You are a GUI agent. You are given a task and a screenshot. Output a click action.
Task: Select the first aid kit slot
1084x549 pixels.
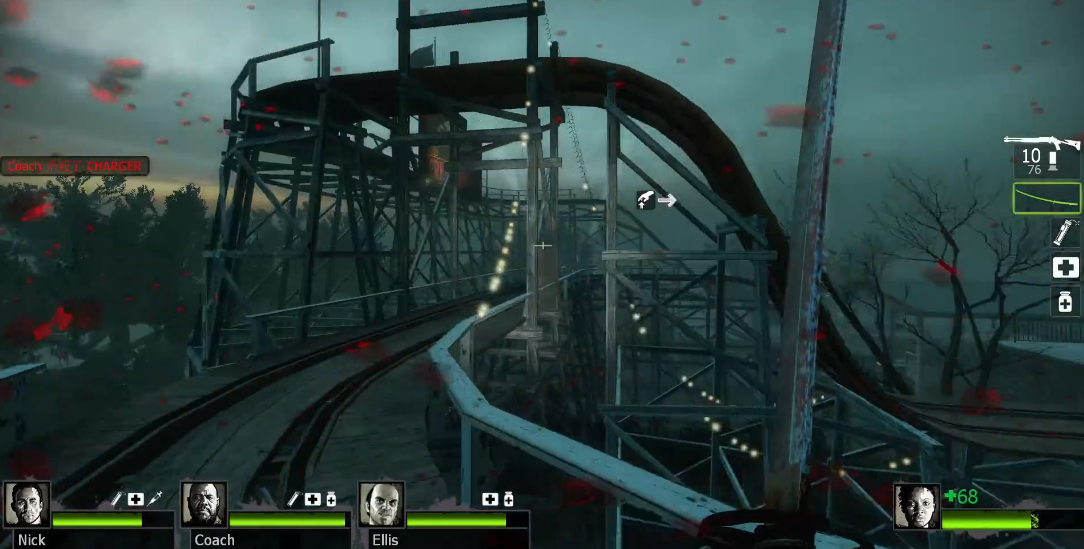(x=1065, y=267)
